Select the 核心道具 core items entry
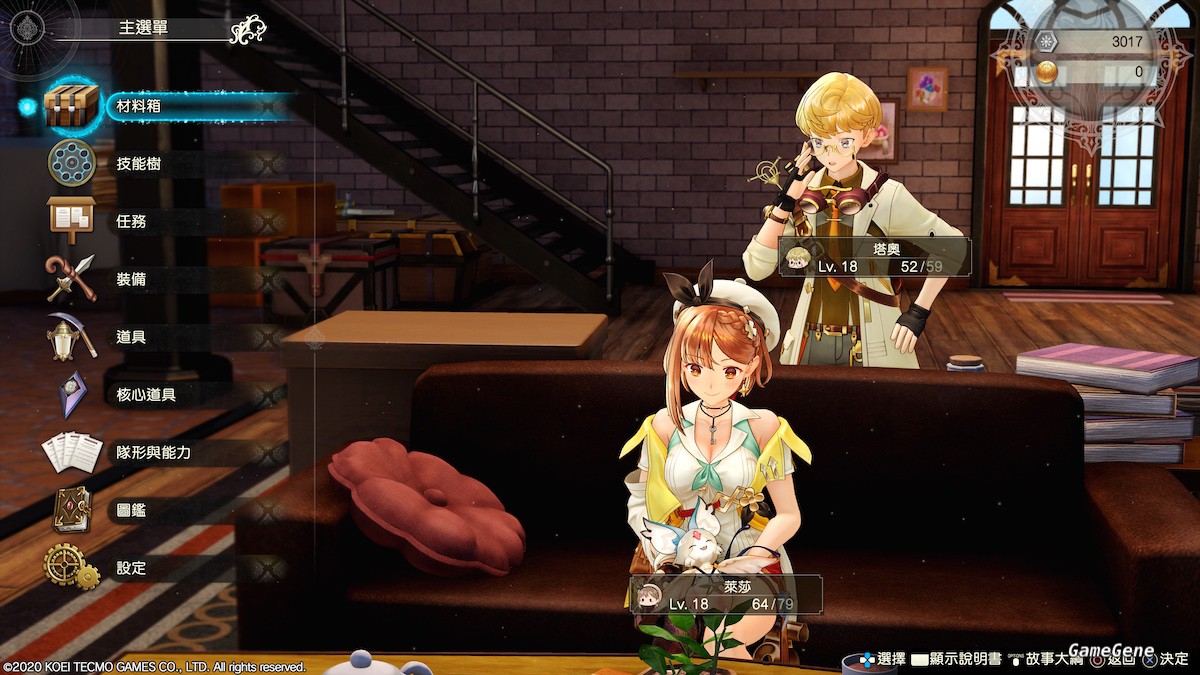Image resolution: width=1200 pixels, height=675 pixels. pyautogui.click(x=147, y=395)
